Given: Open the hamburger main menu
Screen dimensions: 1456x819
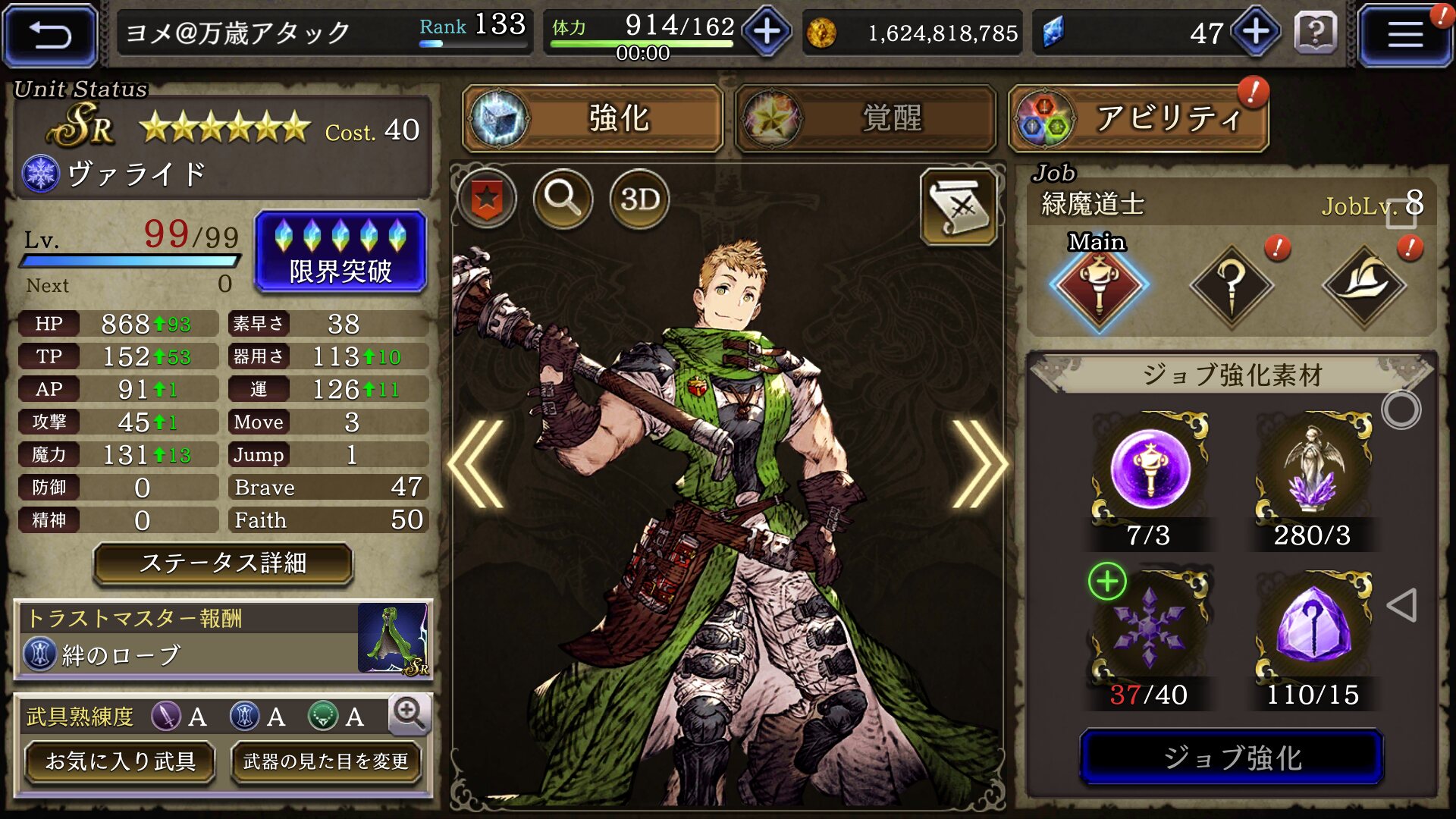Looking at the screenshot, I should (x=1404, y=35).
